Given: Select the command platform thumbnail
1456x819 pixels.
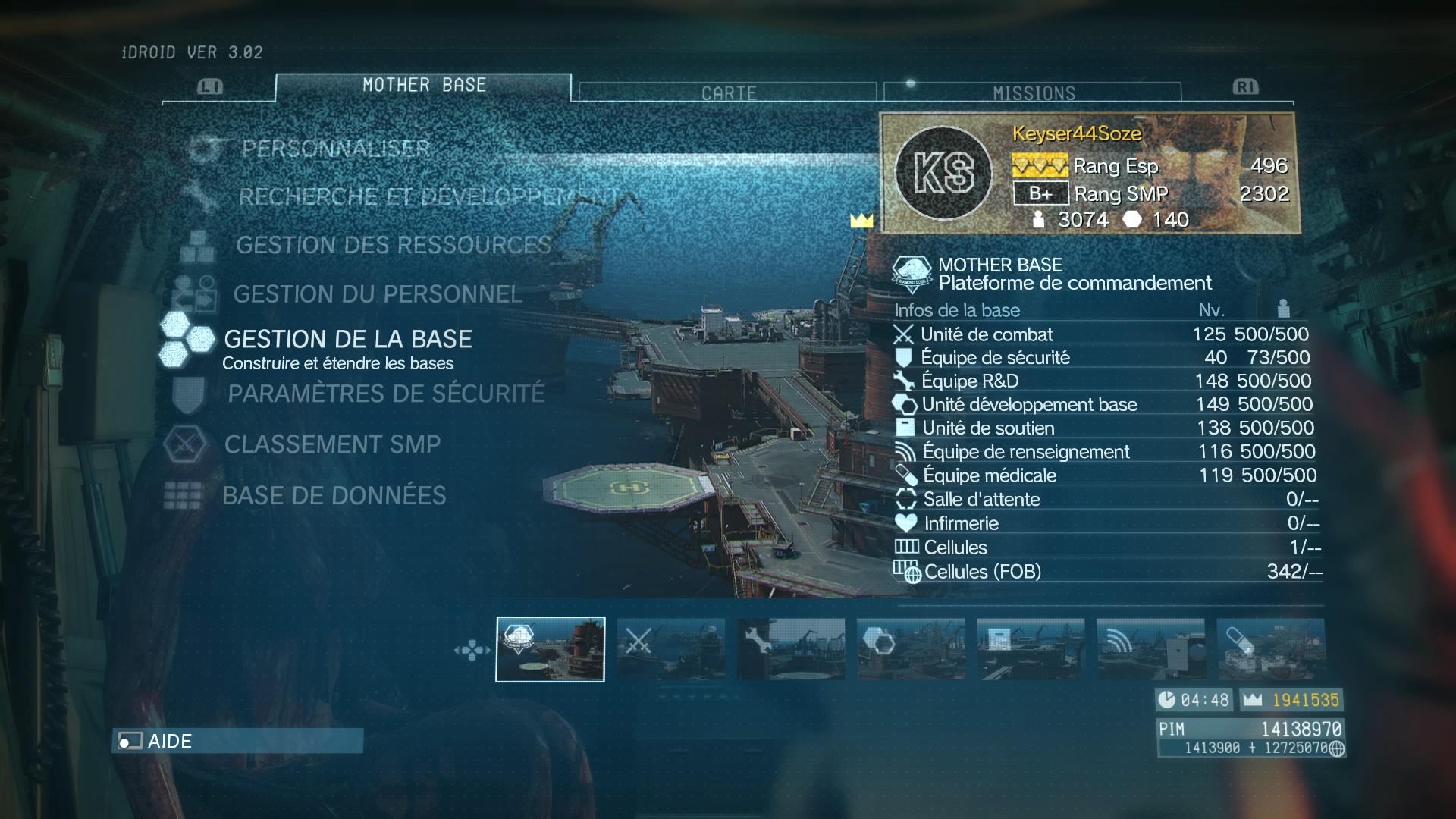Looking at the screenshot, I should (x=550, y=649).
